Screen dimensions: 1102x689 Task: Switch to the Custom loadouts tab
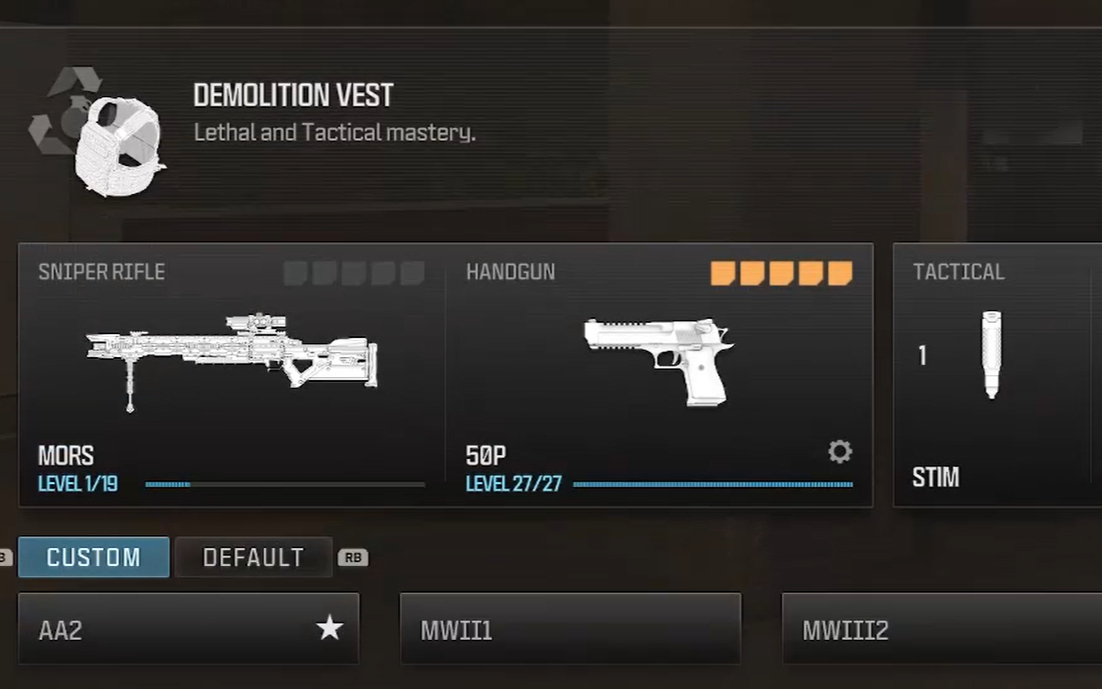click(94, 557)
